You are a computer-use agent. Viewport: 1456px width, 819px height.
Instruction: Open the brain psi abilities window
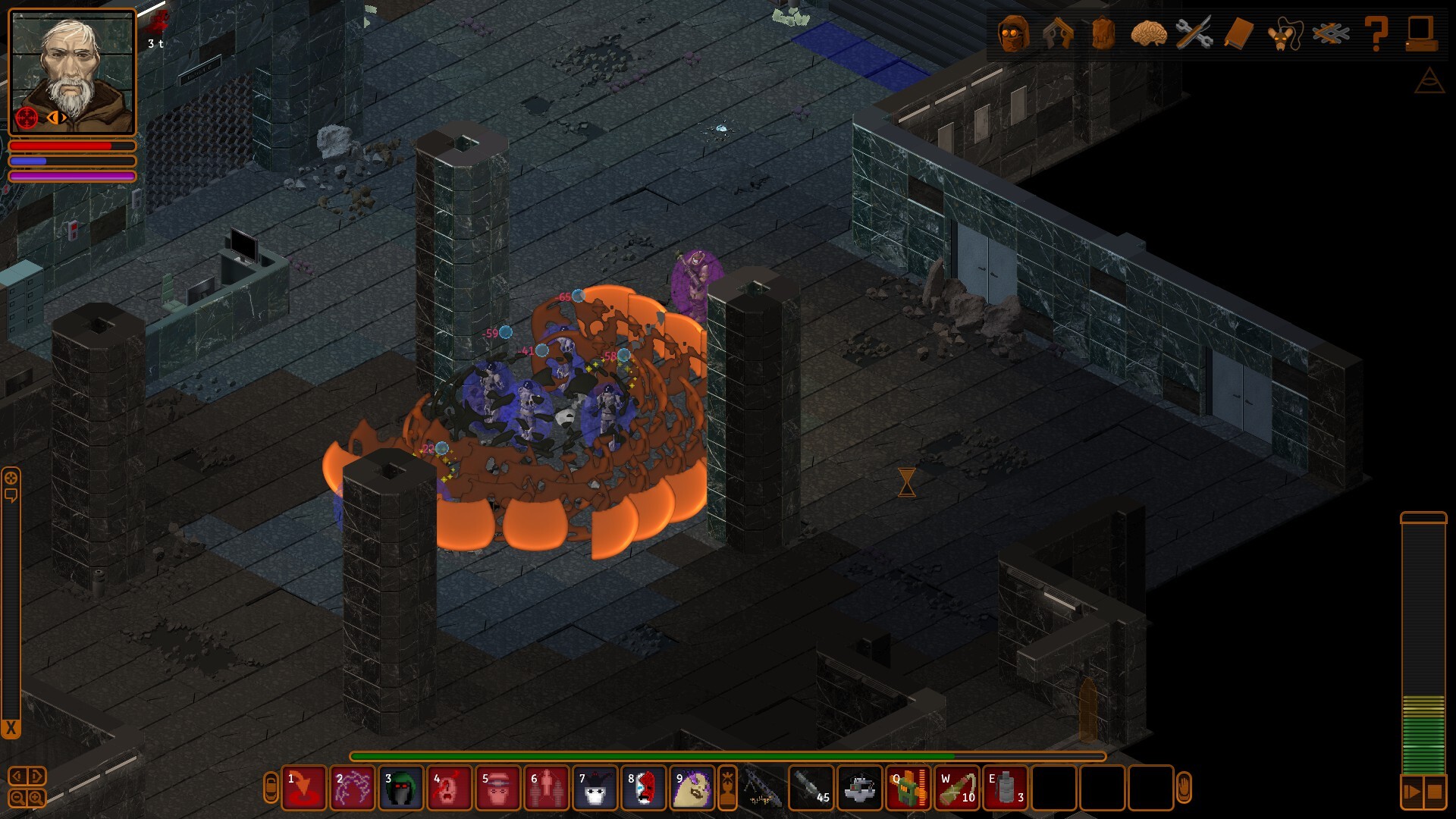coord(1148,33)
